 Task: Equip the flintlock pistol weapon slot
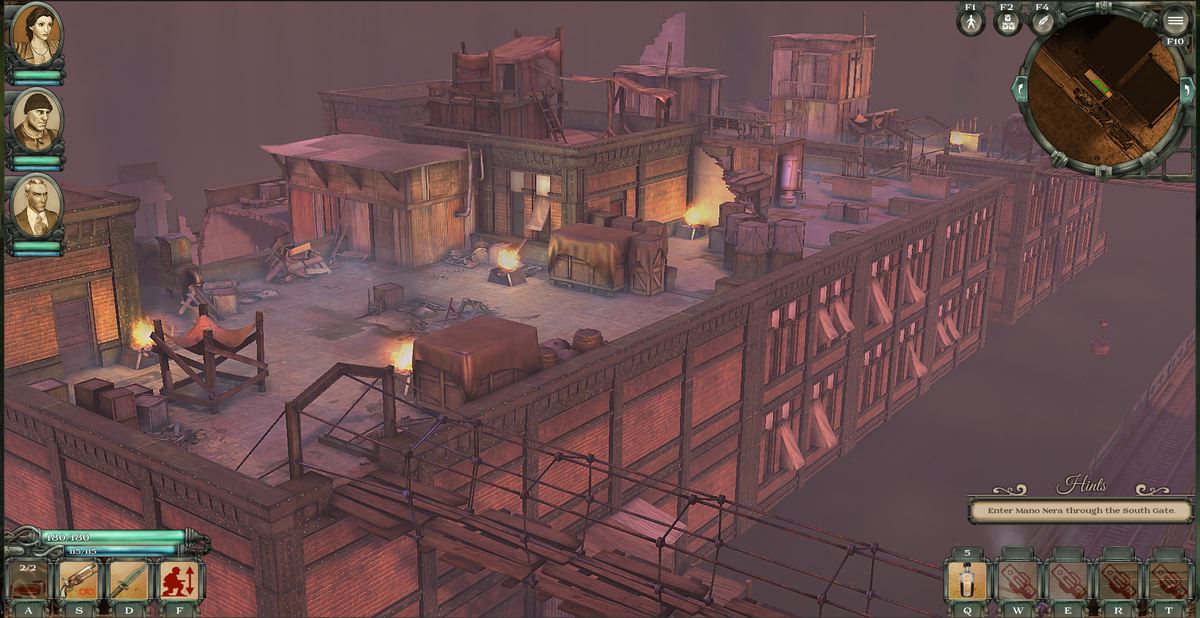tap(78, 581)
